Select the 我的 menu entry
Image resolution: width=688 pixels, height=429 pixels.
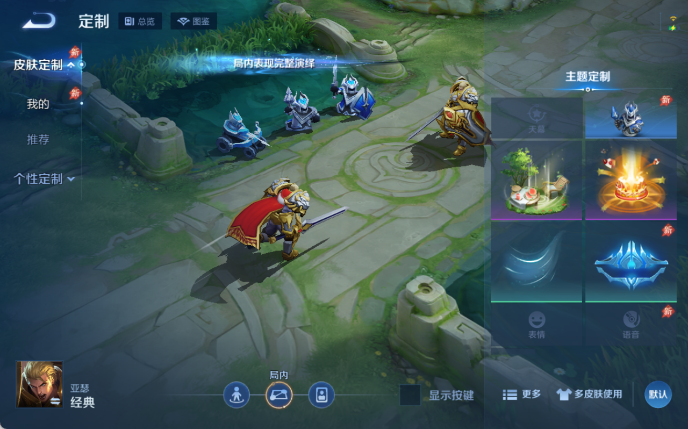(x=38, y=104)
